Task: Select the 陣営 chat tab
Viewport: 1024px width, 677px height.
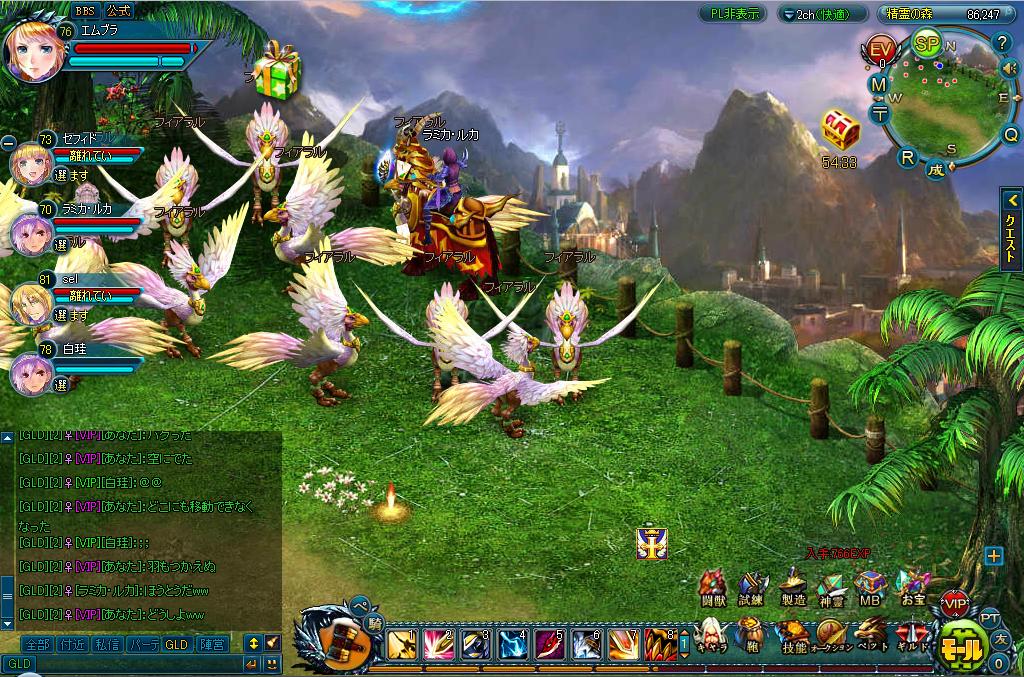Action: click(x=211, y=644)
